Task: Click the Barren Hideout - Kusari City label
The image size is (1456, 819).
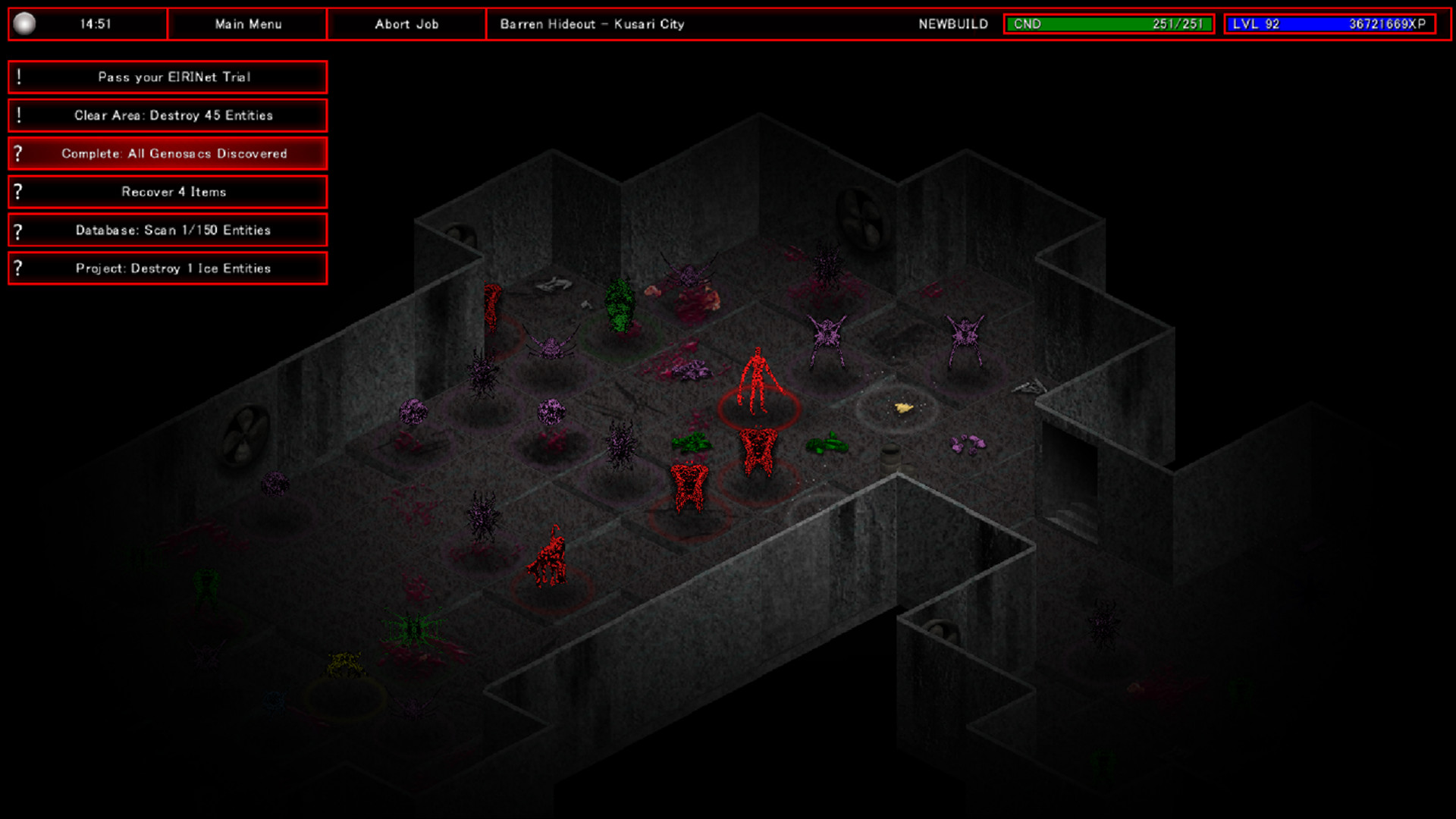Action: (591, 24)
